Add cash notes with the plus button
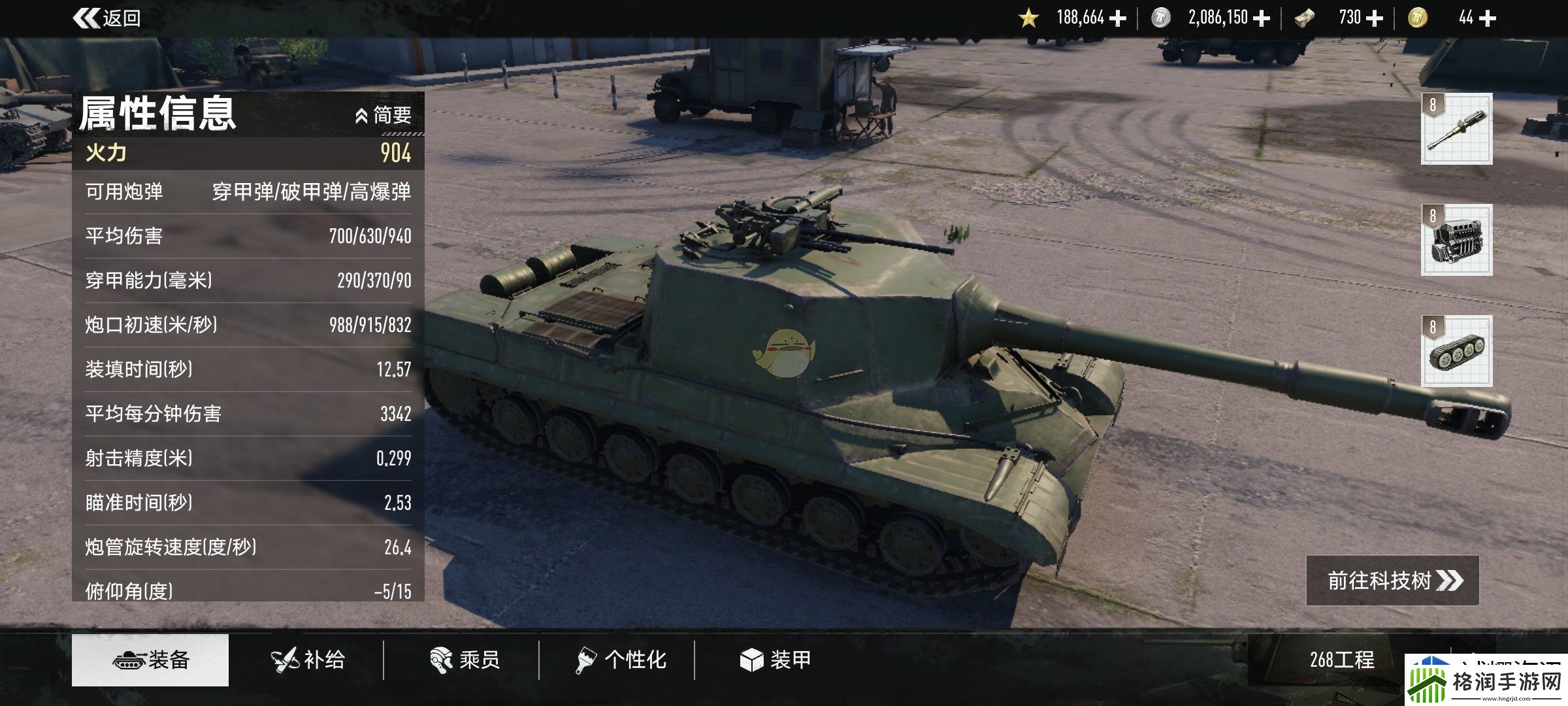The image size is (1568, 706). click(1375, 18)
